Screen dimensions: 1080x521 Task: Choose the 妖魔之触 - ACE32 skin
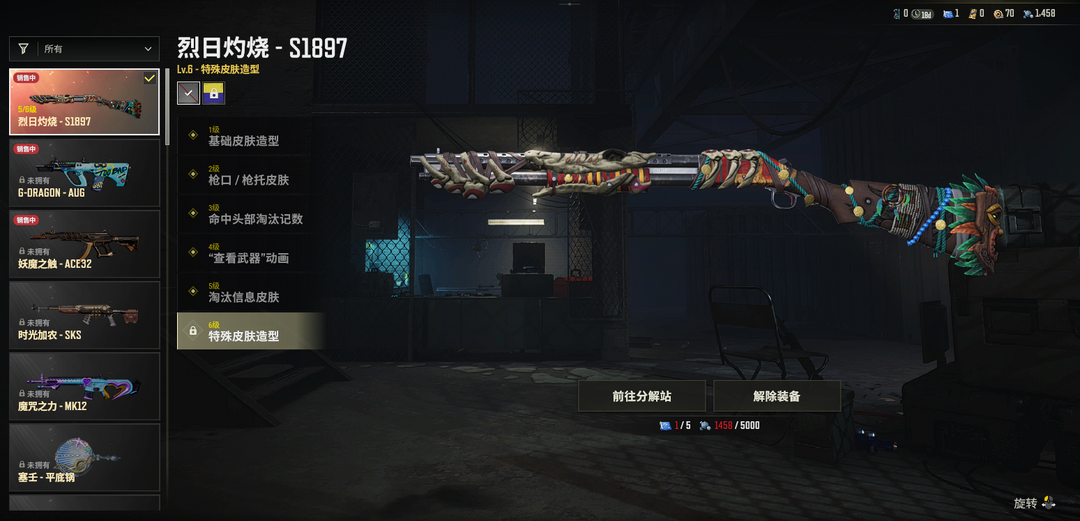[x=84, y=244]
